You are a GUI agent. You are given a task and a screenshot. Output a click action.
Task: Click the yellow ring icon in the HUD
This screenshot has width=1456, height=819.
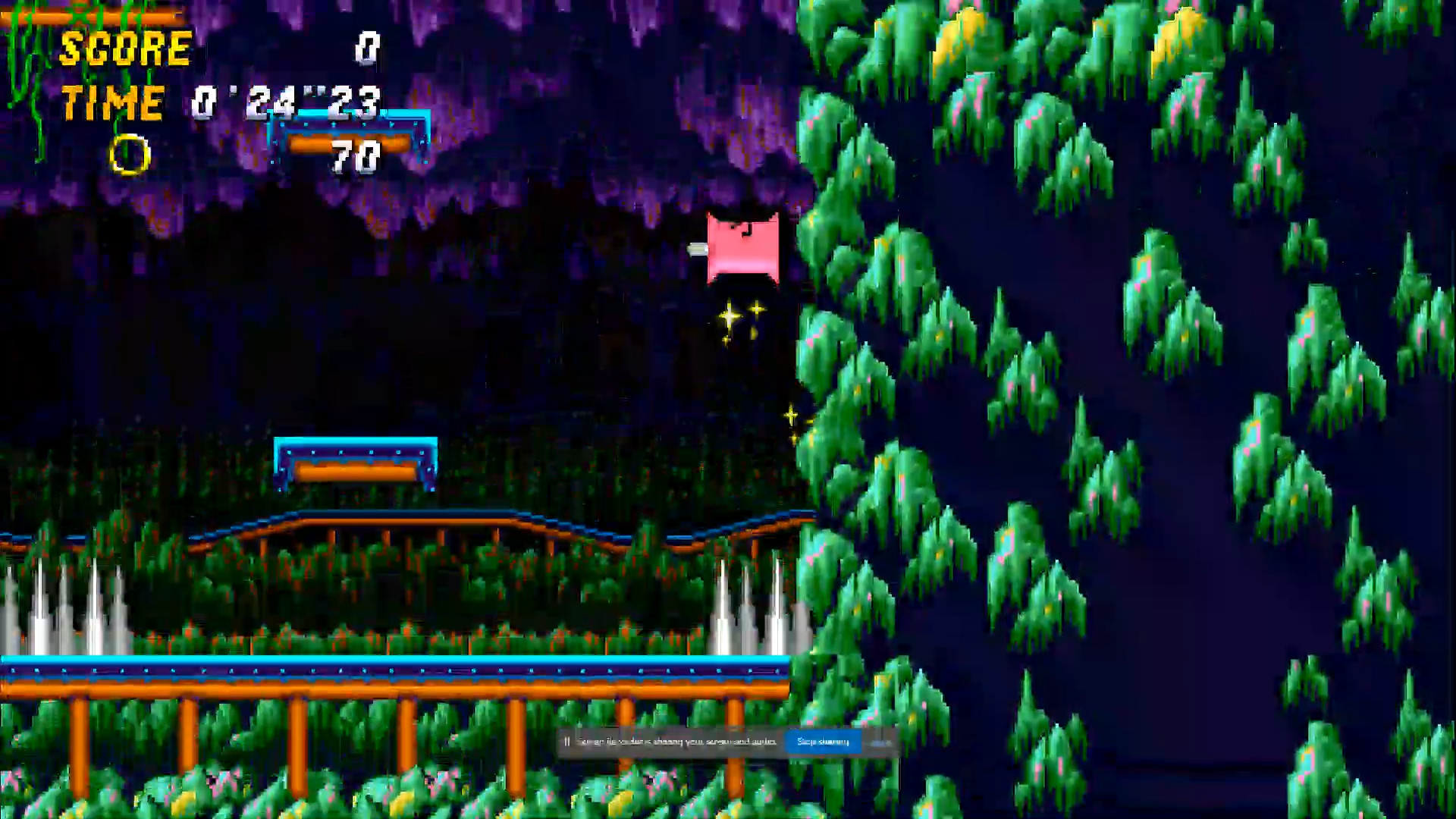[130, 155]
